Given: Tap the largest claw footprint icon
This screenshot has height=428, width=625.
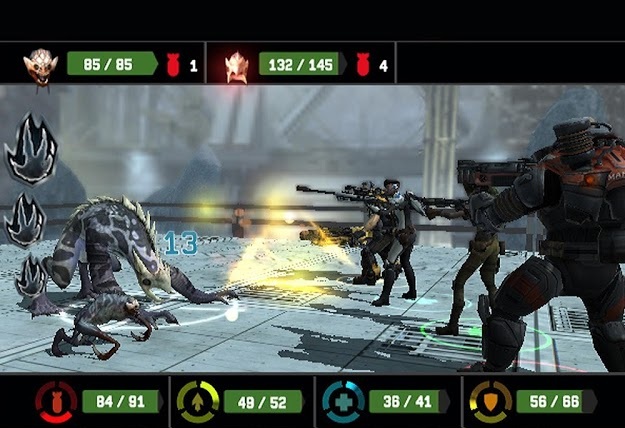Looking at the screenshot, I should (31, 150).
